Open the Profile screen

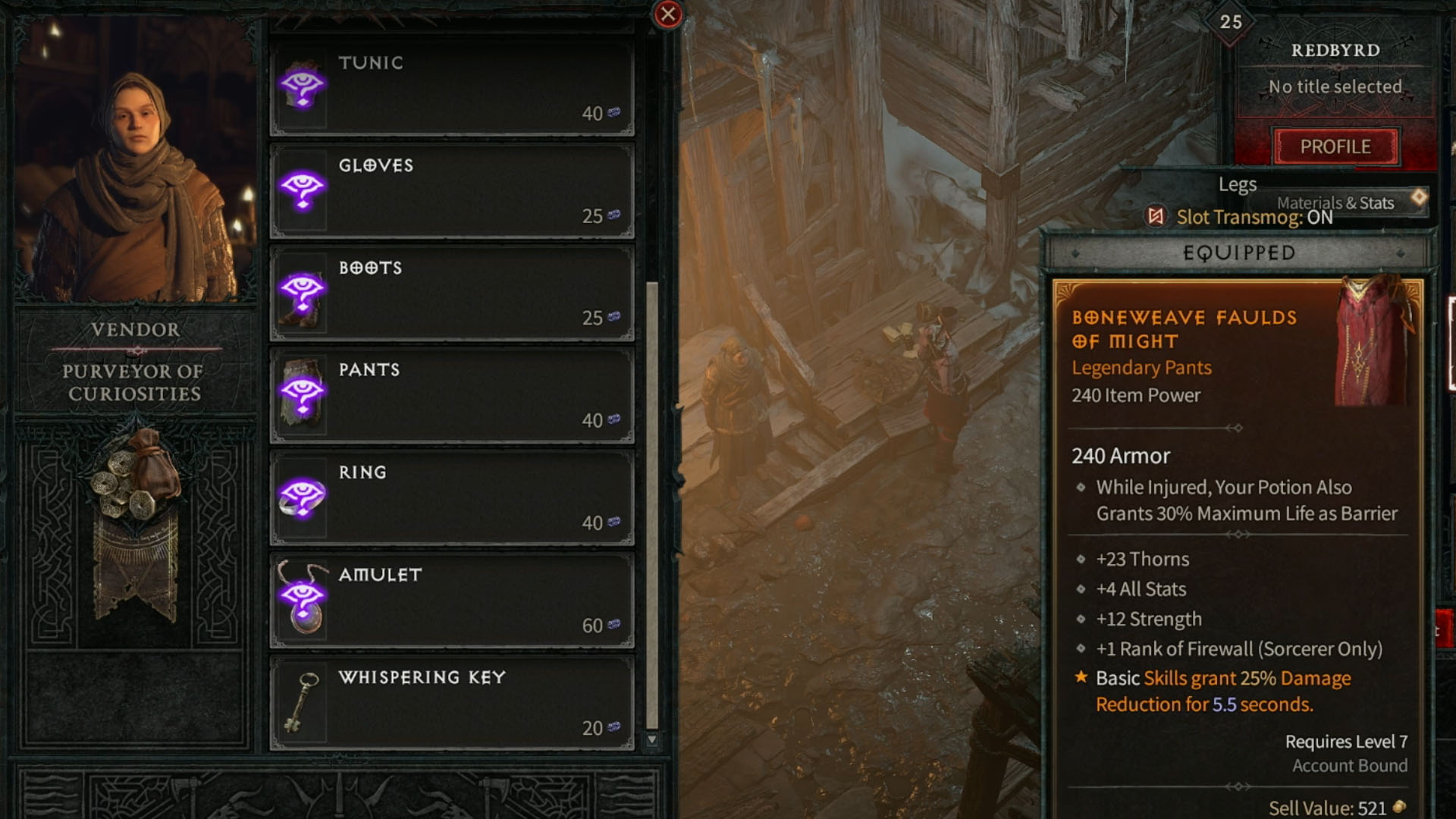click(x=1335, y=146)
